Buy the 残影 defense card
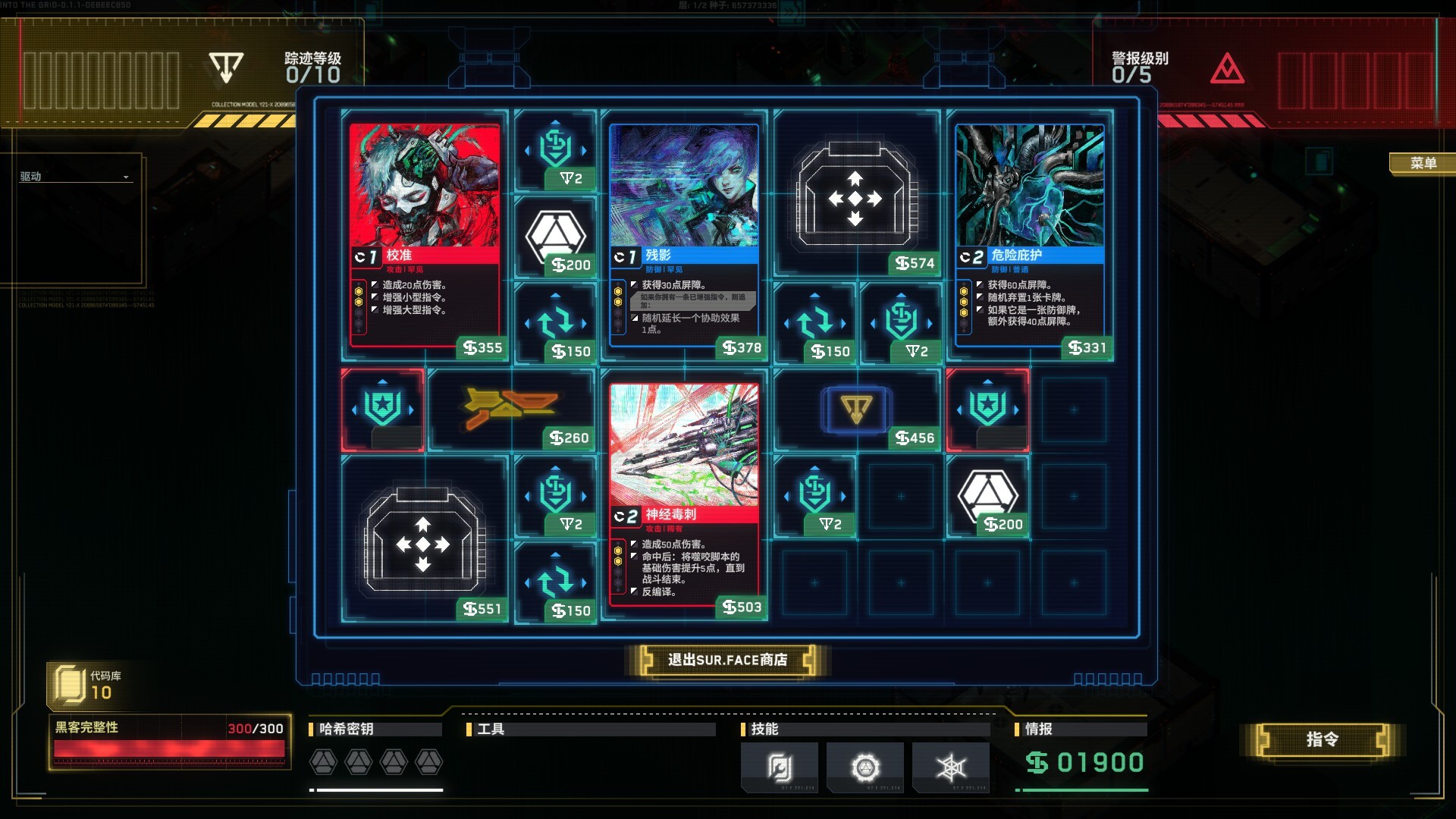 tap(684, 237)
